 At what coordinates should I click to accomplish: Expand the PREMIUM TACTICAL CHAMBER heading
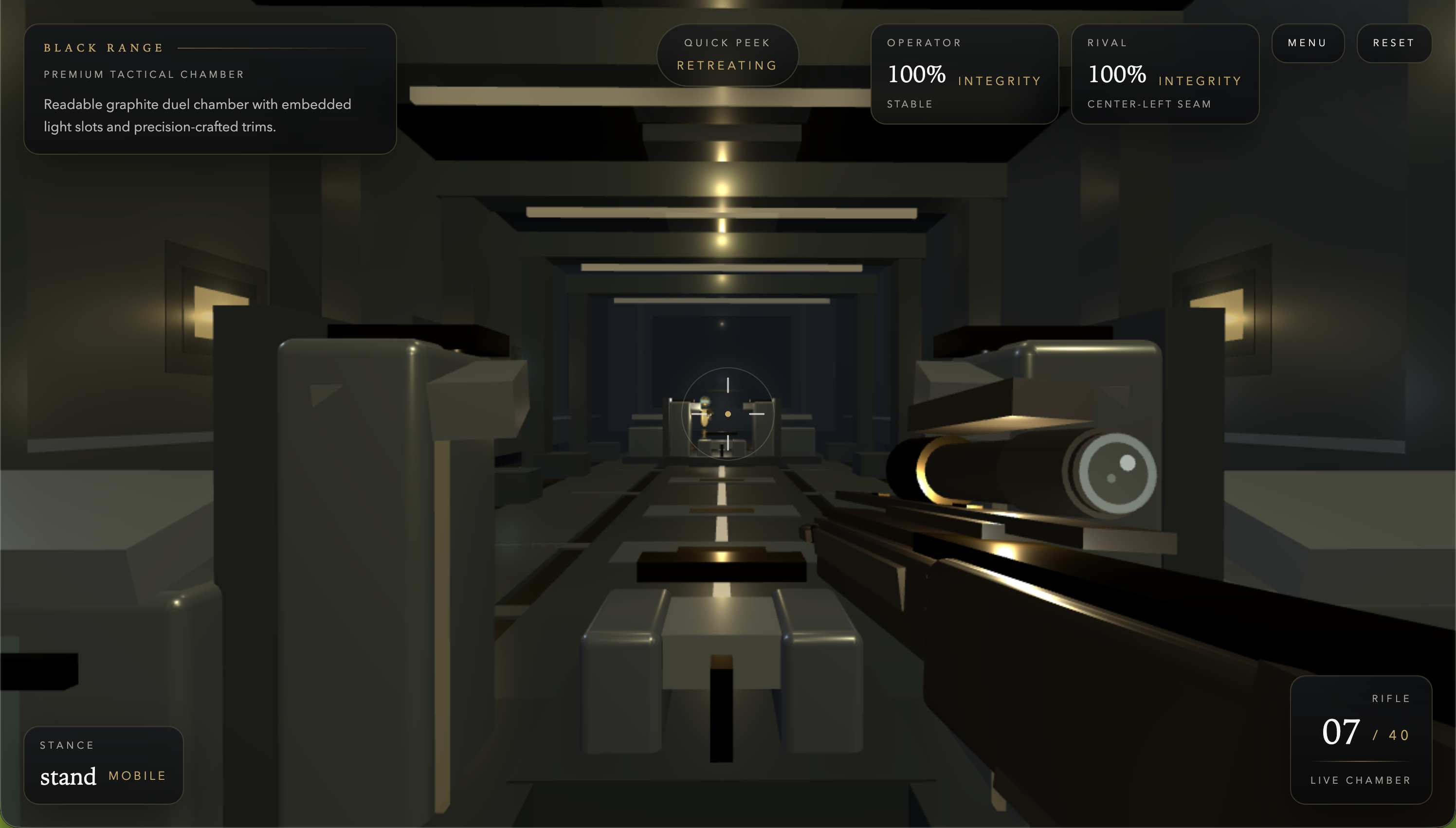coord(144,74)
